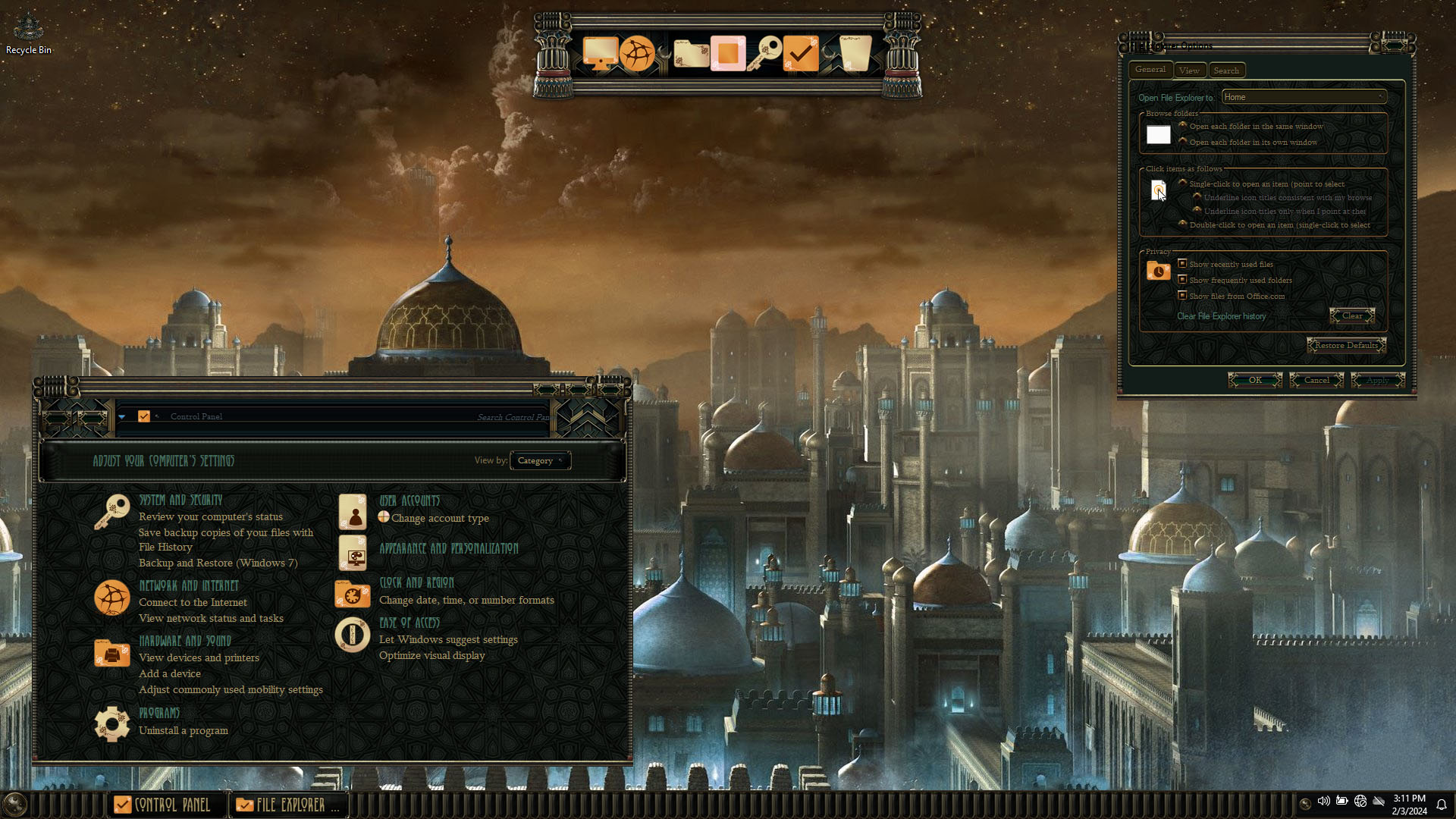Choose single-click to open an item
The width and height of the screenshot is (1456, 819).
1183,184
